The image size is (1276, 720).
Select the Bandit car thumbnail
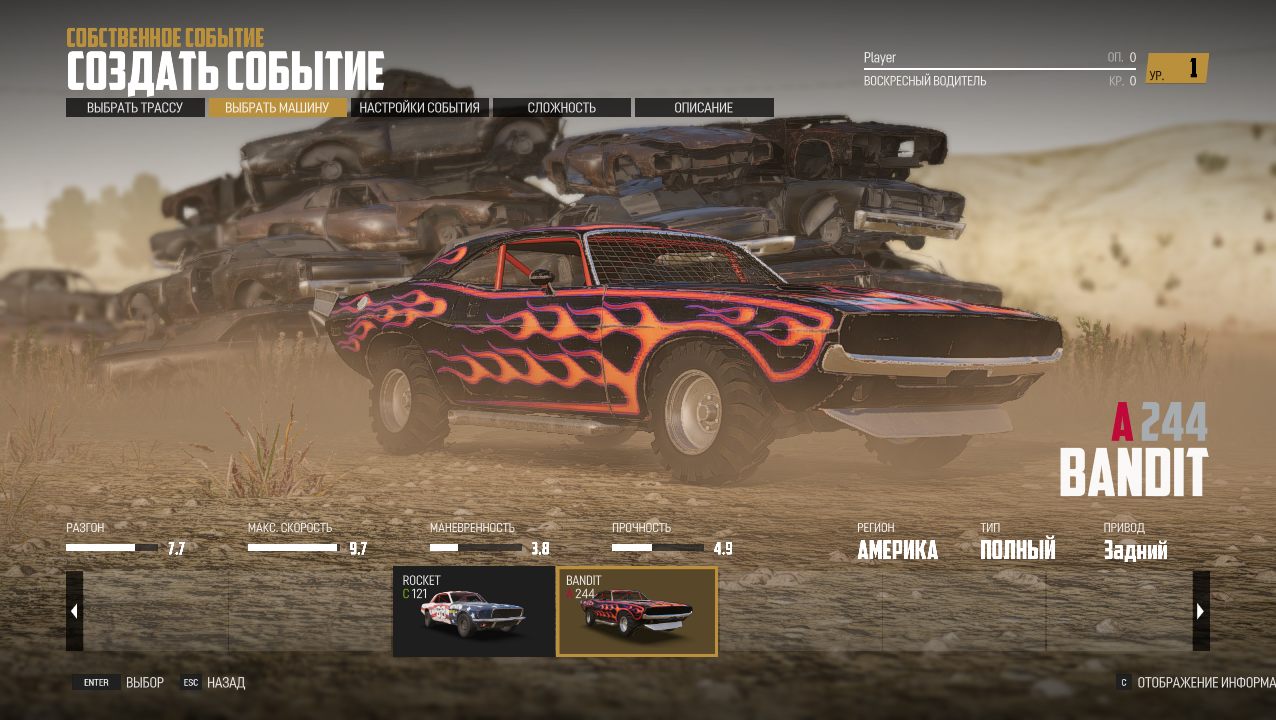point(637,611)
